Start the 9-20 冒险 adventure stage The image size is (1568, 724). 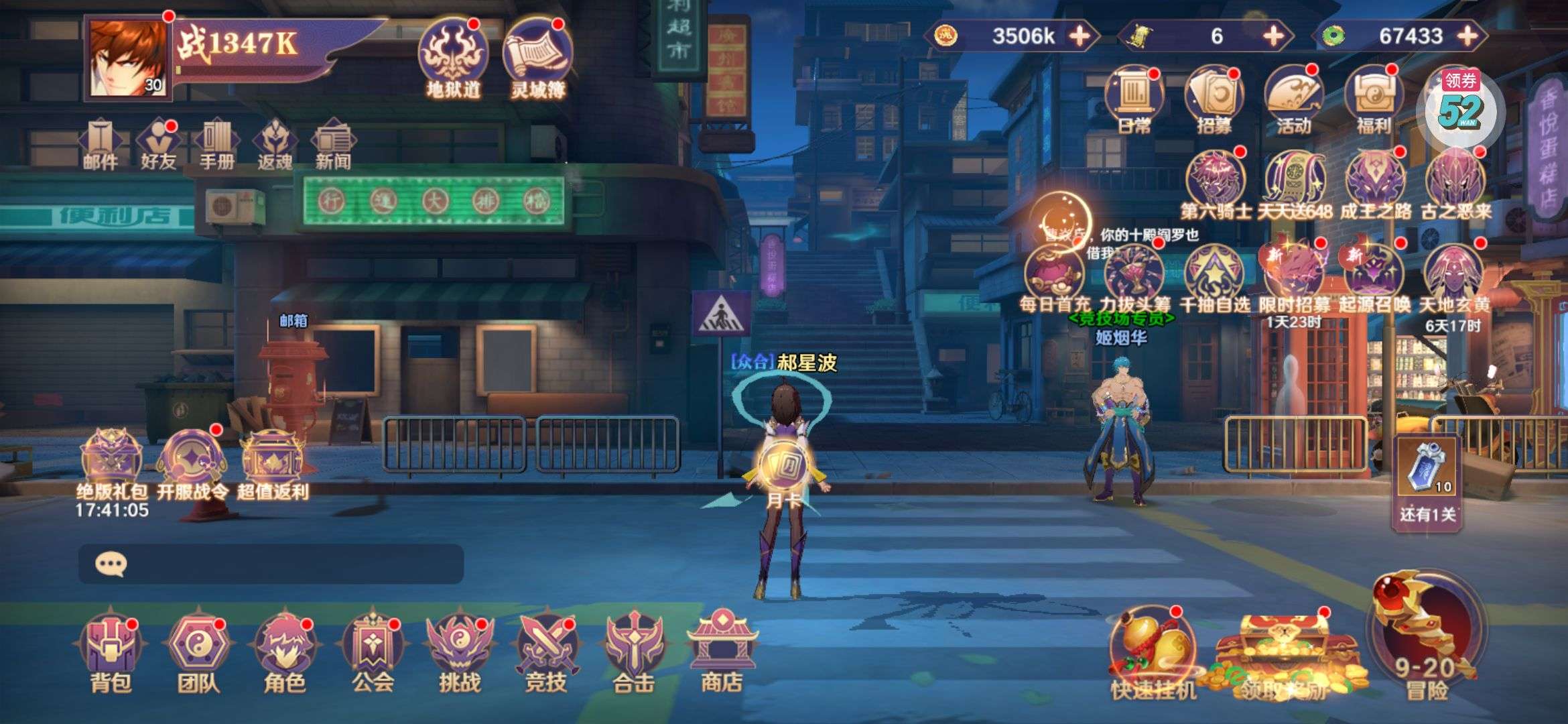click(1426, 637)
